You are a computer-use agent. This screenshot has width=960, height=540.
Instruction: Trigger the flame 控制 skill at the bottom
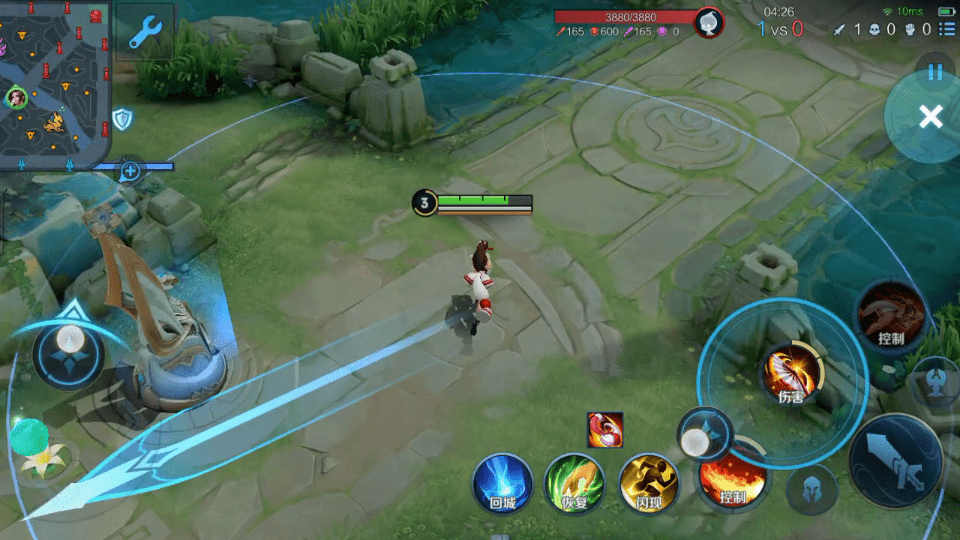coord(733,480)
